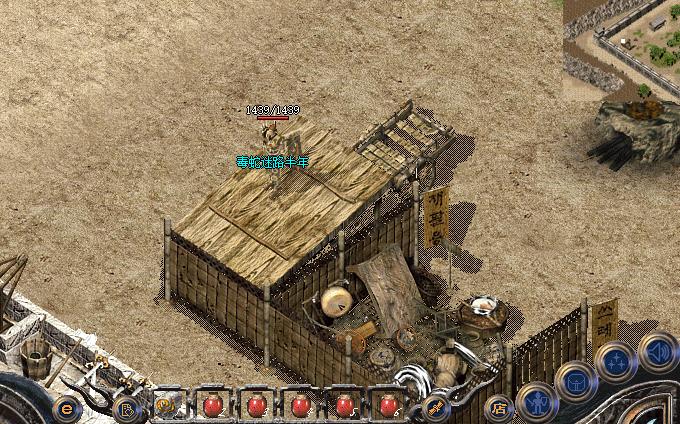Open the character equipment panel (armored figure icon)
Image resolution: width=680 pixels, height=424 pixels.
pyautogui.click(x=537, y=402)
